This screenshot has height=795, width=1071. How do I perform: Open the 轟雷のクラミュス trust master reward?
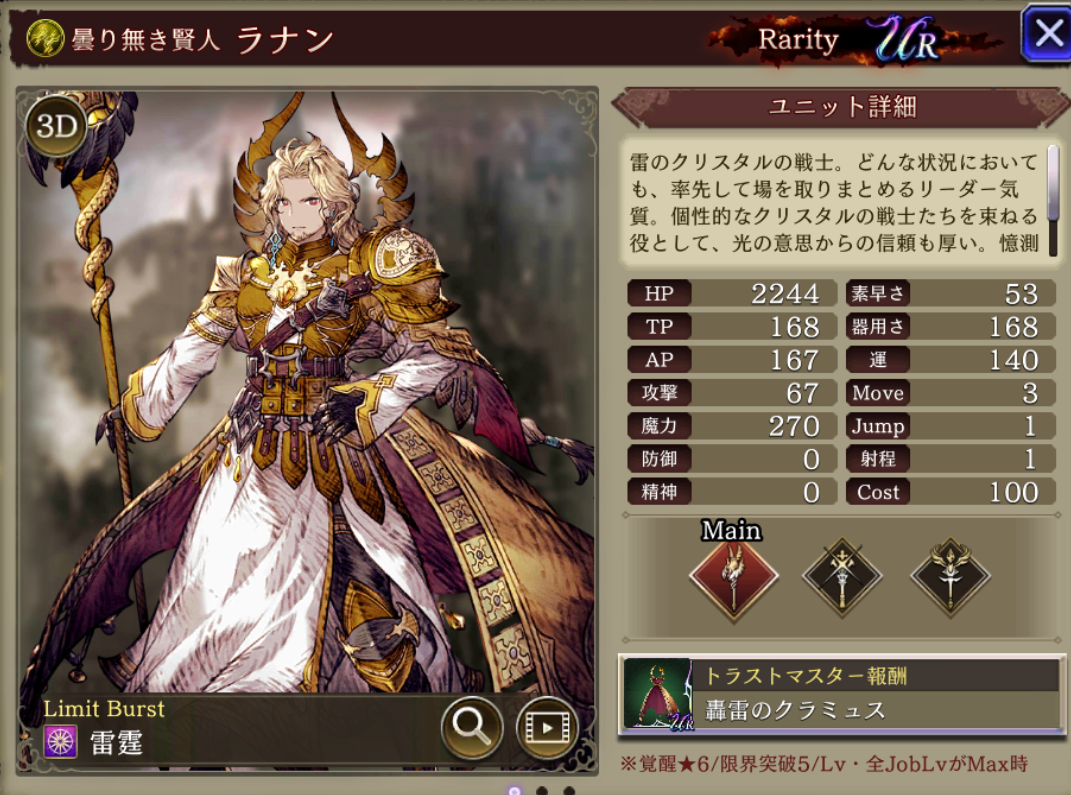840,693
